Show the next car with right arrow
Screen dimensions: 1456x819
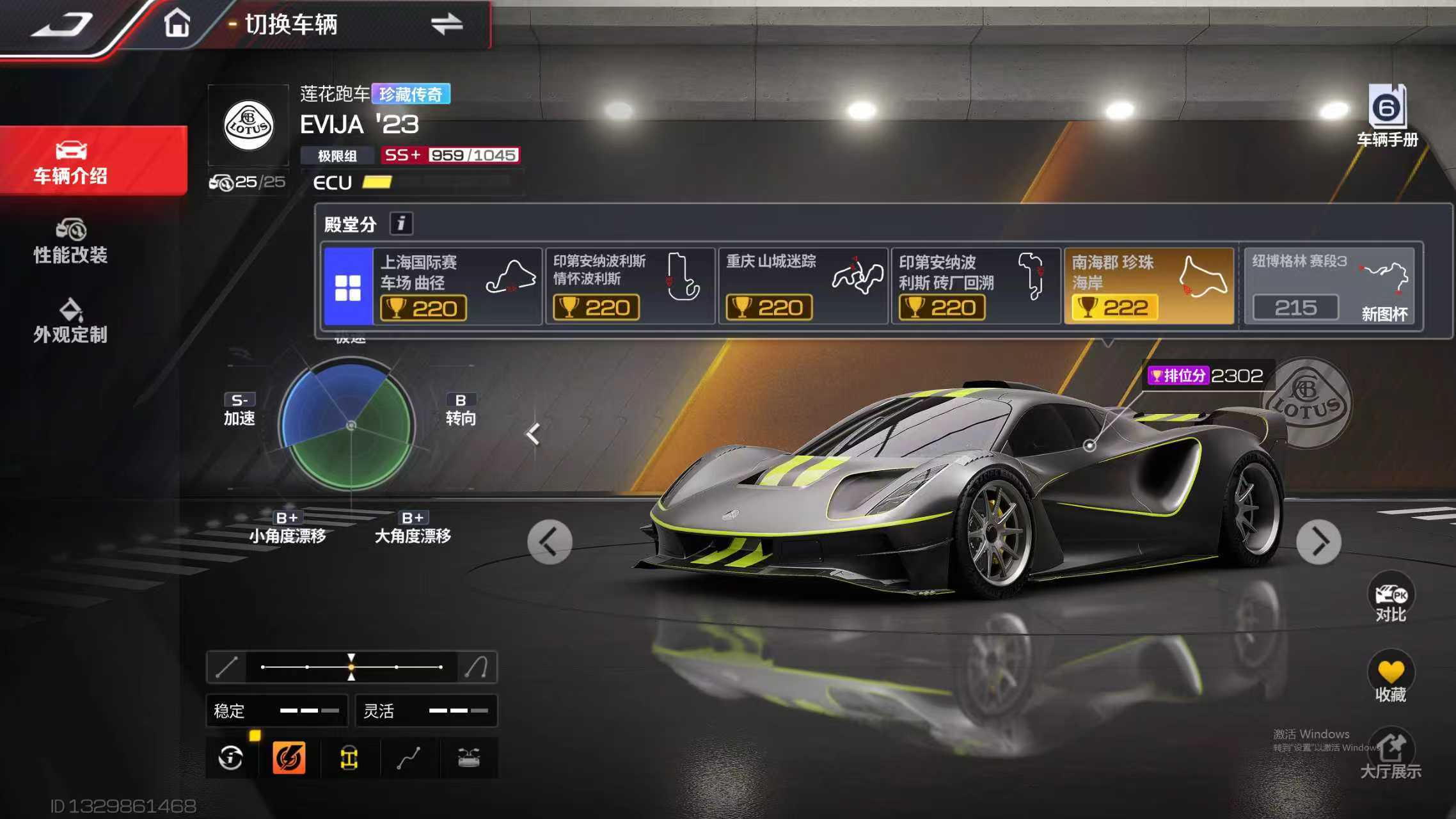pos(1318,543)
